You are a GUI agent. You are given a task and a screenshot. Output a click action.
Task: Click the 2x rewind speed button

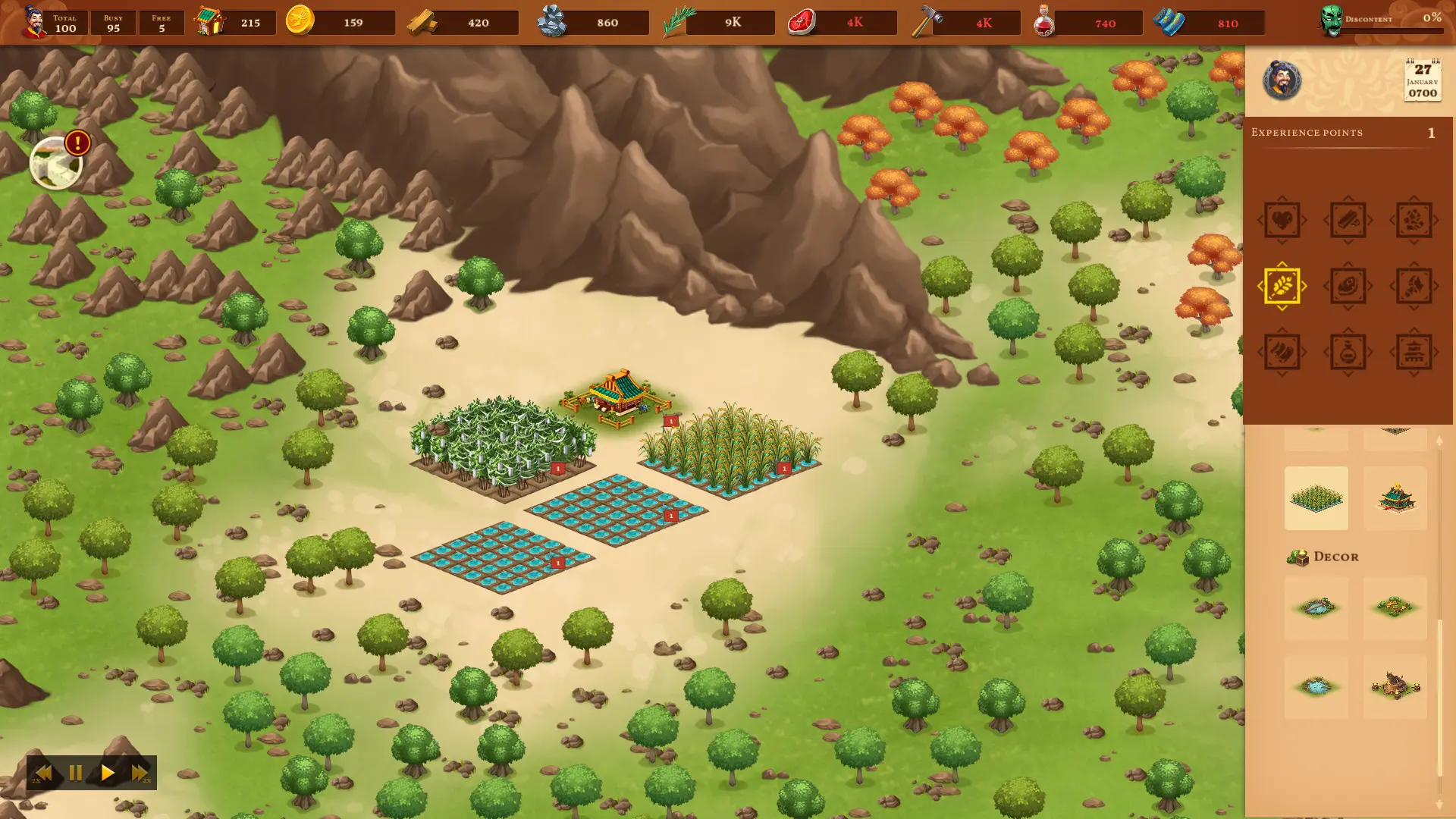[42, 773]
